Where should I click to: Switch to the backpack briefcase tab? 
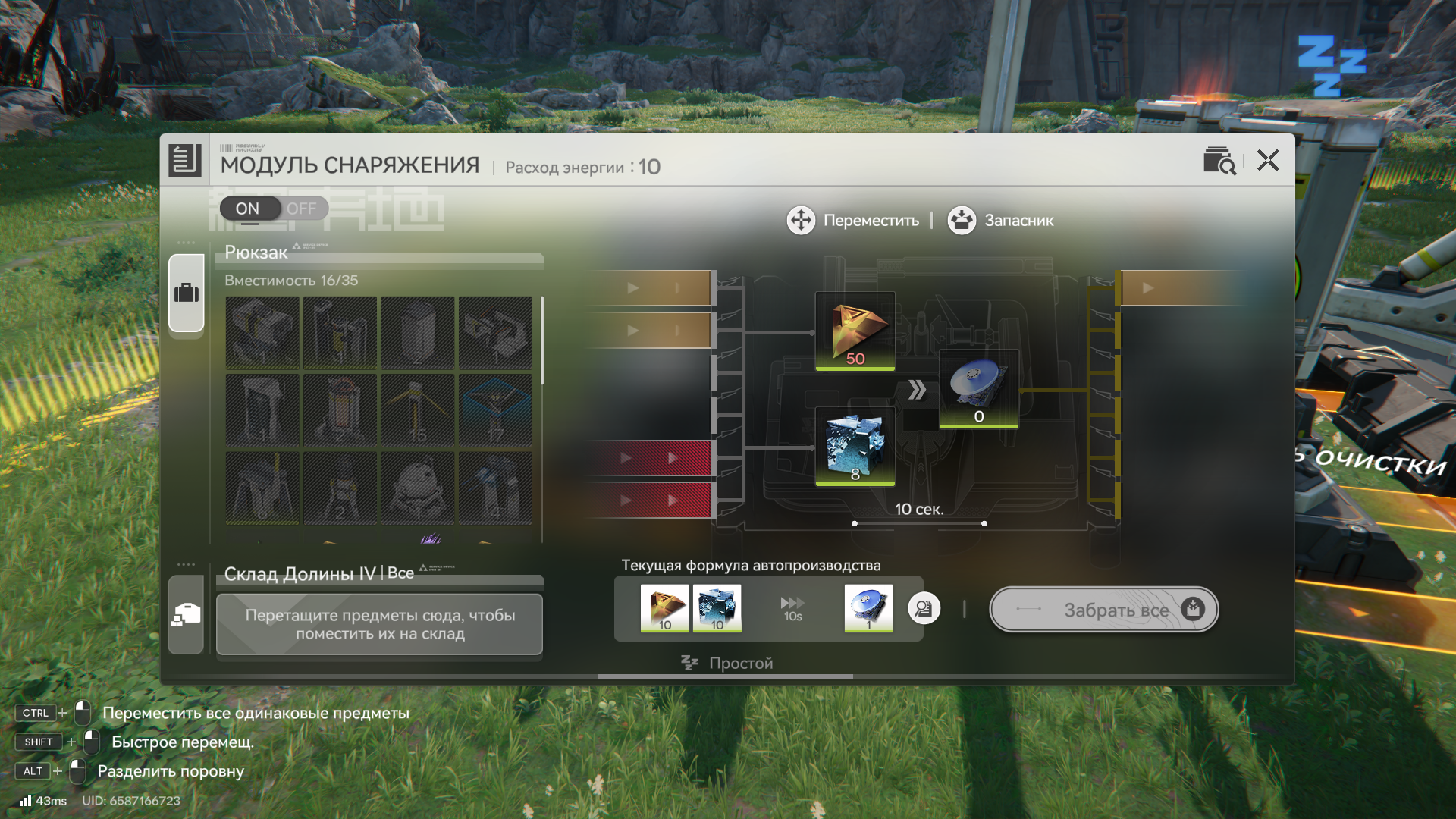point(186,293)
